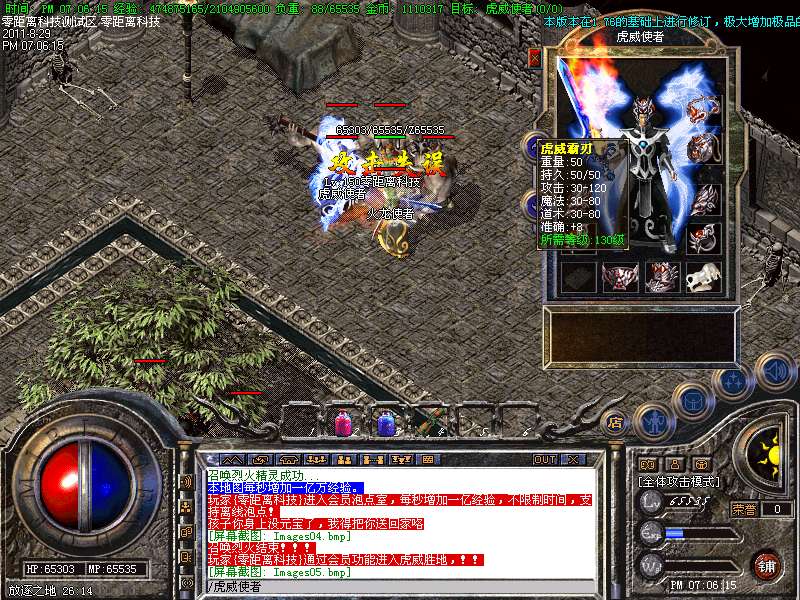The height and width of the screenshot is (600, 800).
Task: Click the X button above the chat
Action: tap(572, 460)
